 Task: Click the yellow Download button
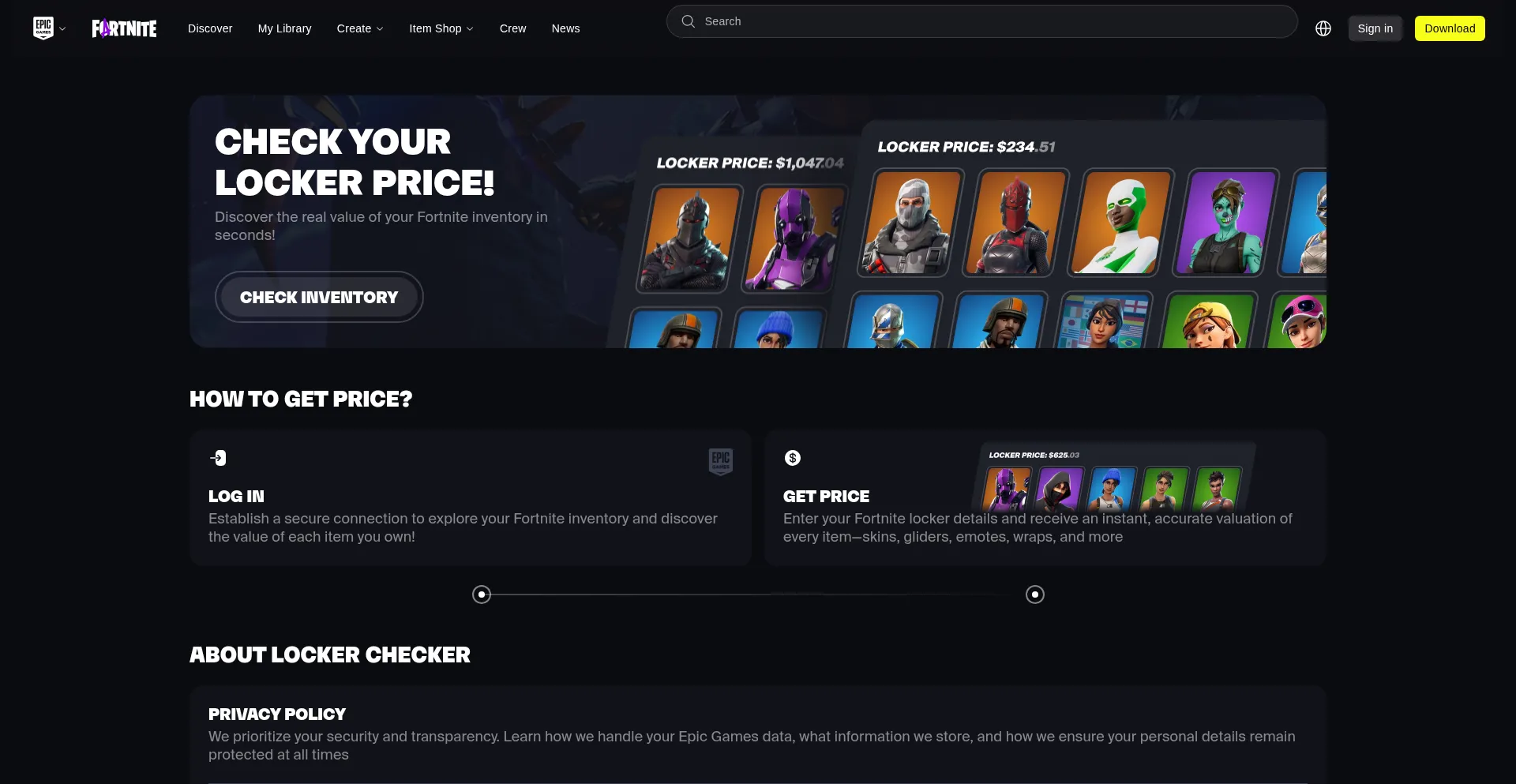(x=1450, y=28)
